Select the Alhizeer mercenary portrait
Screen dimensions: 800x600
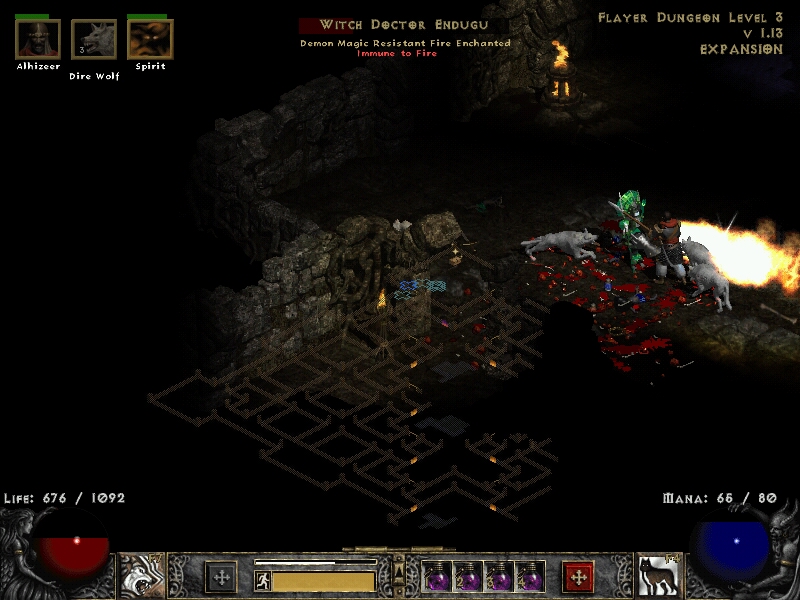click(x=38, y=39)
